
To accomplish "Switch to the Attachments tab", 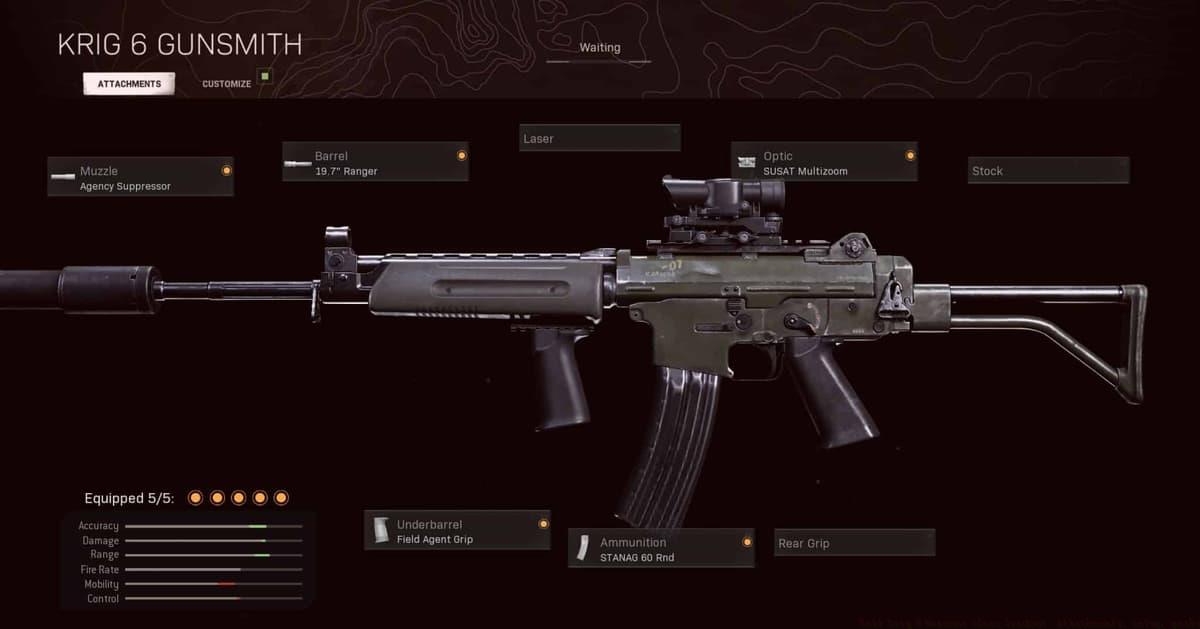I will point(129,84).
